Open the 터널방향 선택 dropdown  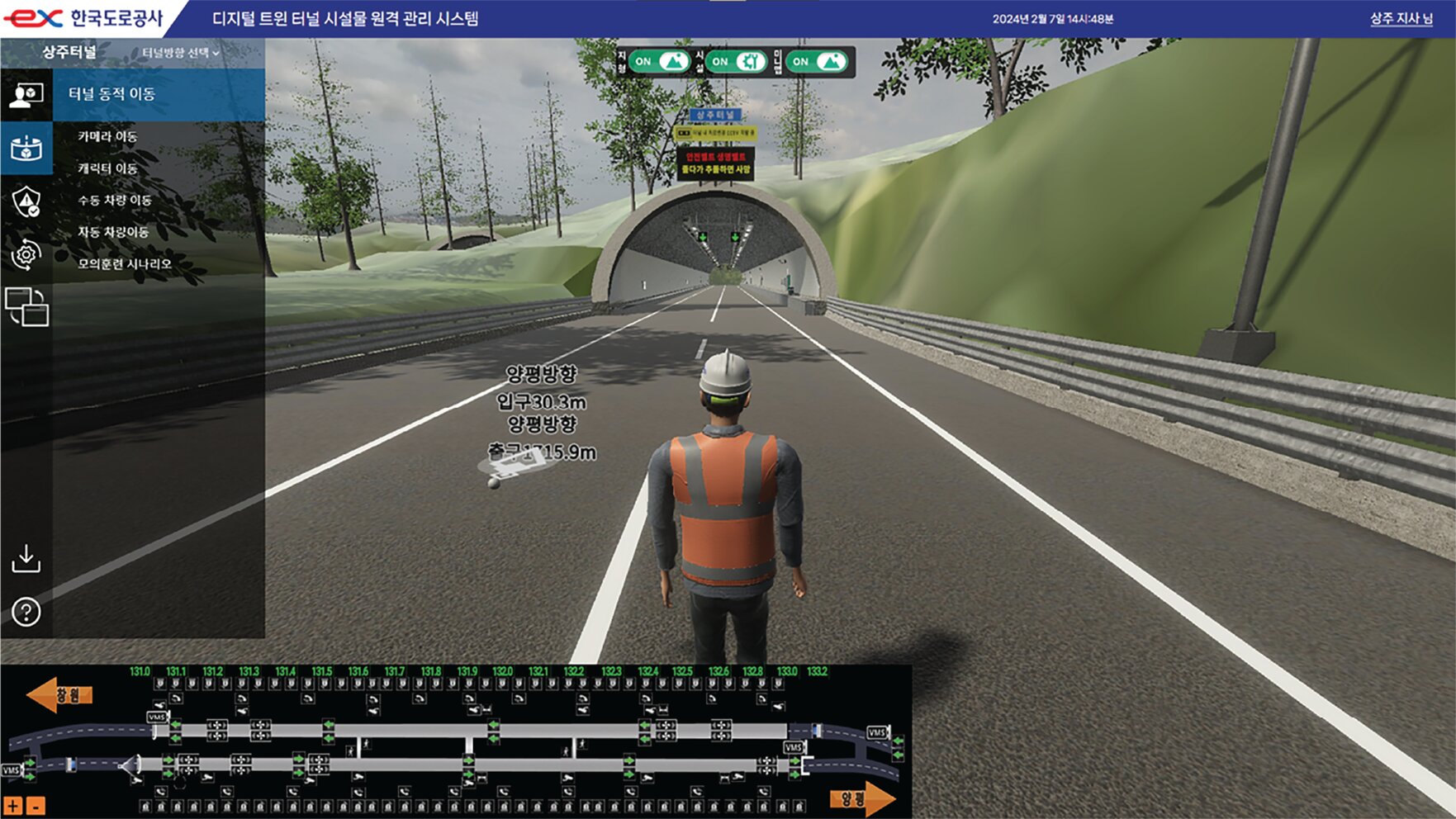click(181, 53)
